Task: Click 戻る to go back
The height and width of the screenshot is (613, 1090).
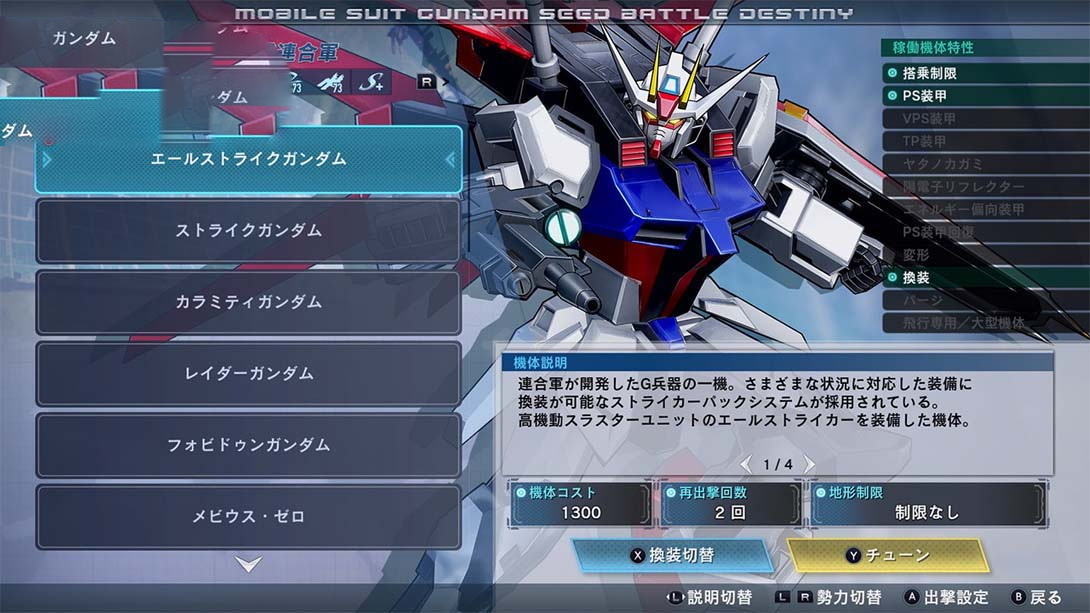Action: click(x=1036, y=597)
